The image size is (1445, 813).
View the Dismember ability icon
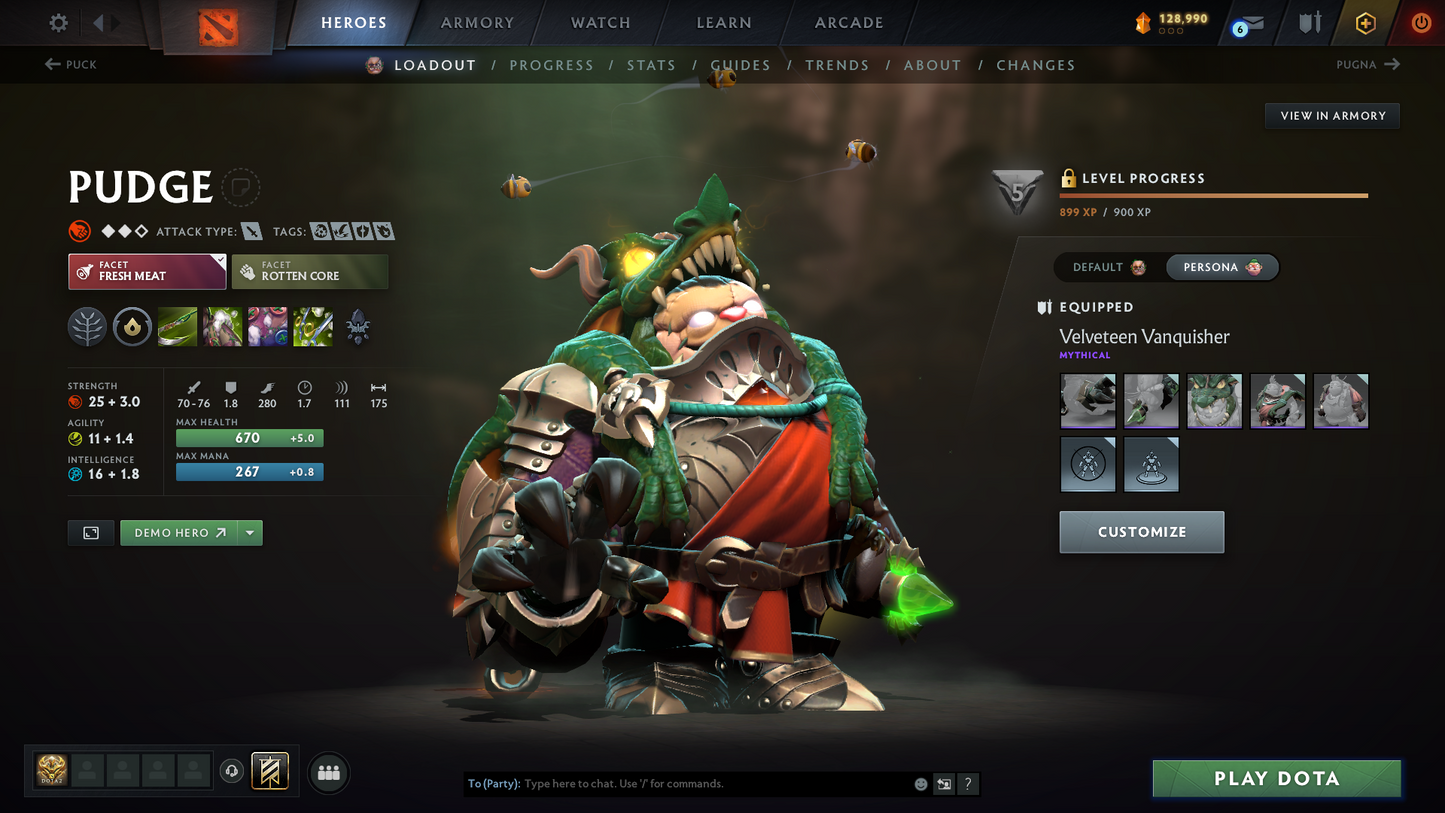(x=312, y=326)
